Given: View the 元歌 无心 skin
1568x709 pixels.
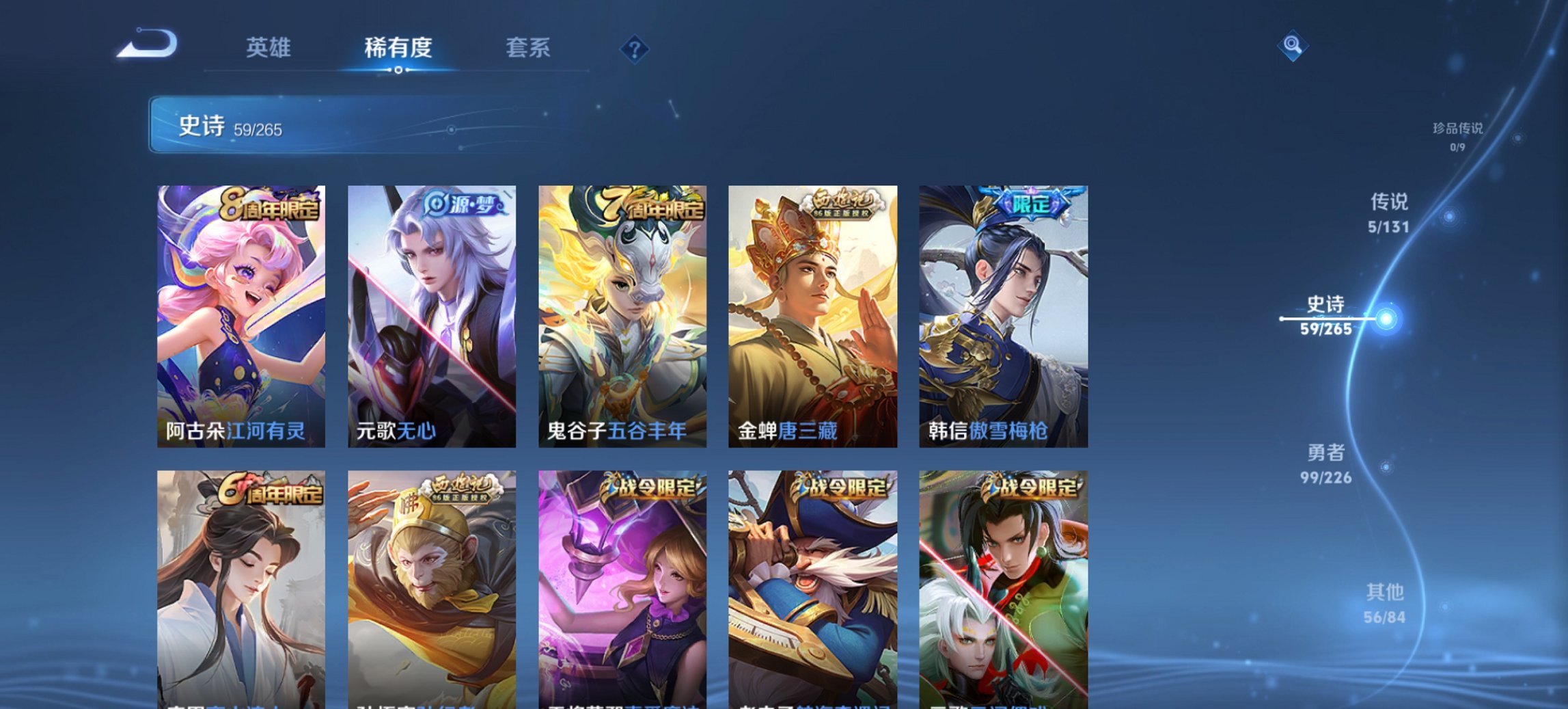Looking at the screenshot, I should 432,315.
